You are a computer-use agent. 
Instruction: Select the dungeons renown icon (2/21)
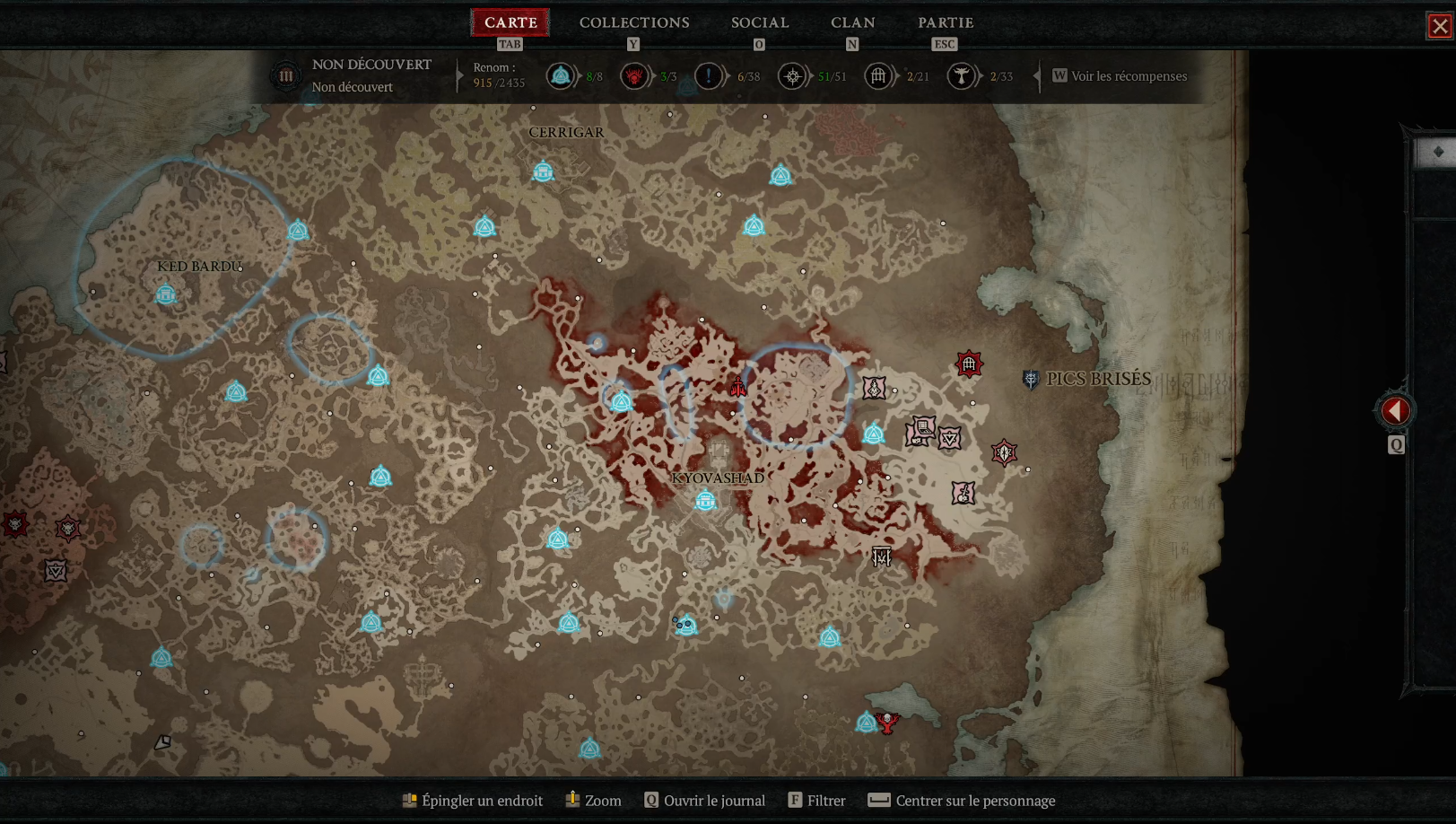click(x=879, y=76)
